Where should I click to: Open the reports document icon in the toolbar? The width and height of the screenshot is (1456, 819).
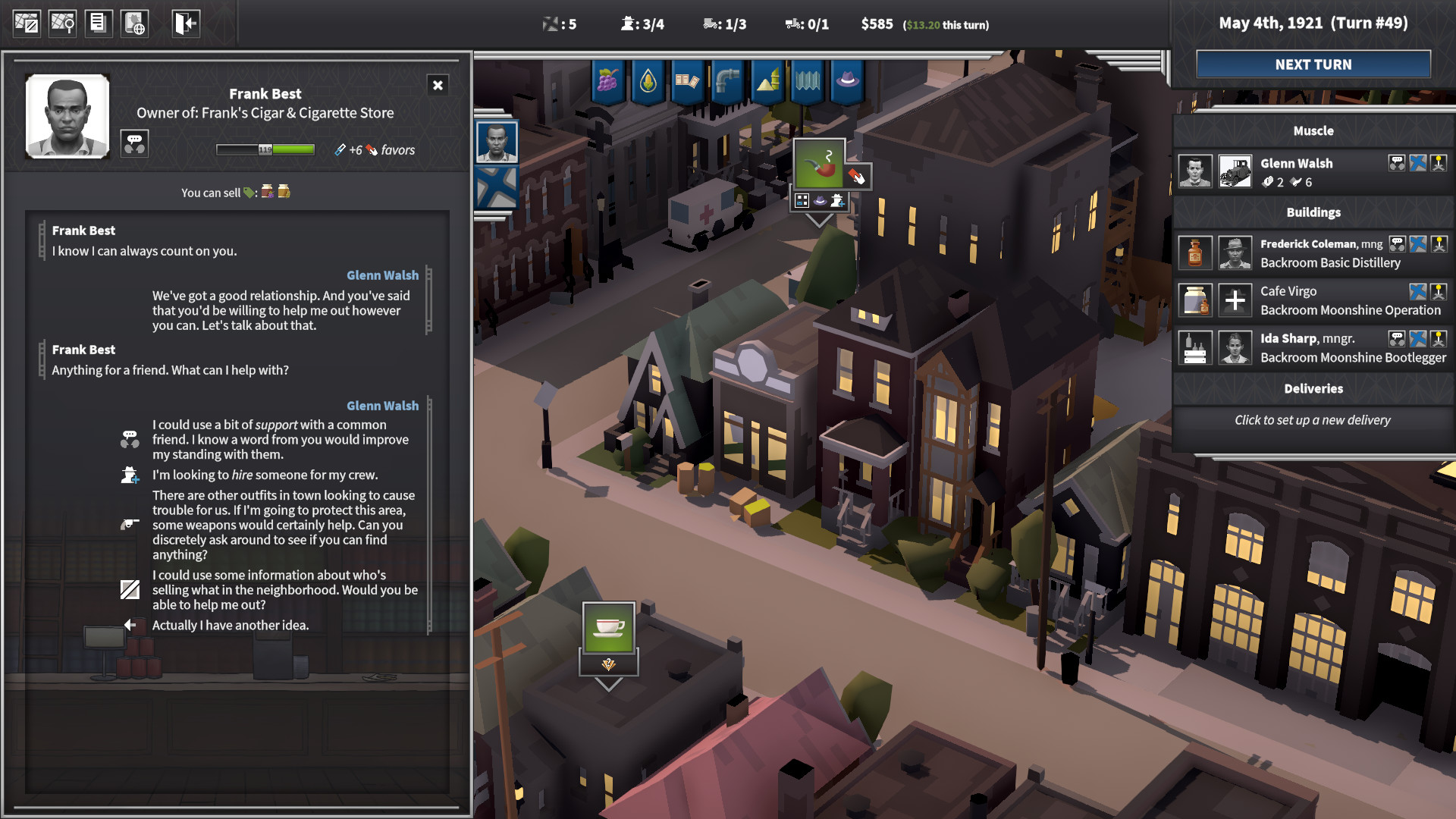point(99,23)
